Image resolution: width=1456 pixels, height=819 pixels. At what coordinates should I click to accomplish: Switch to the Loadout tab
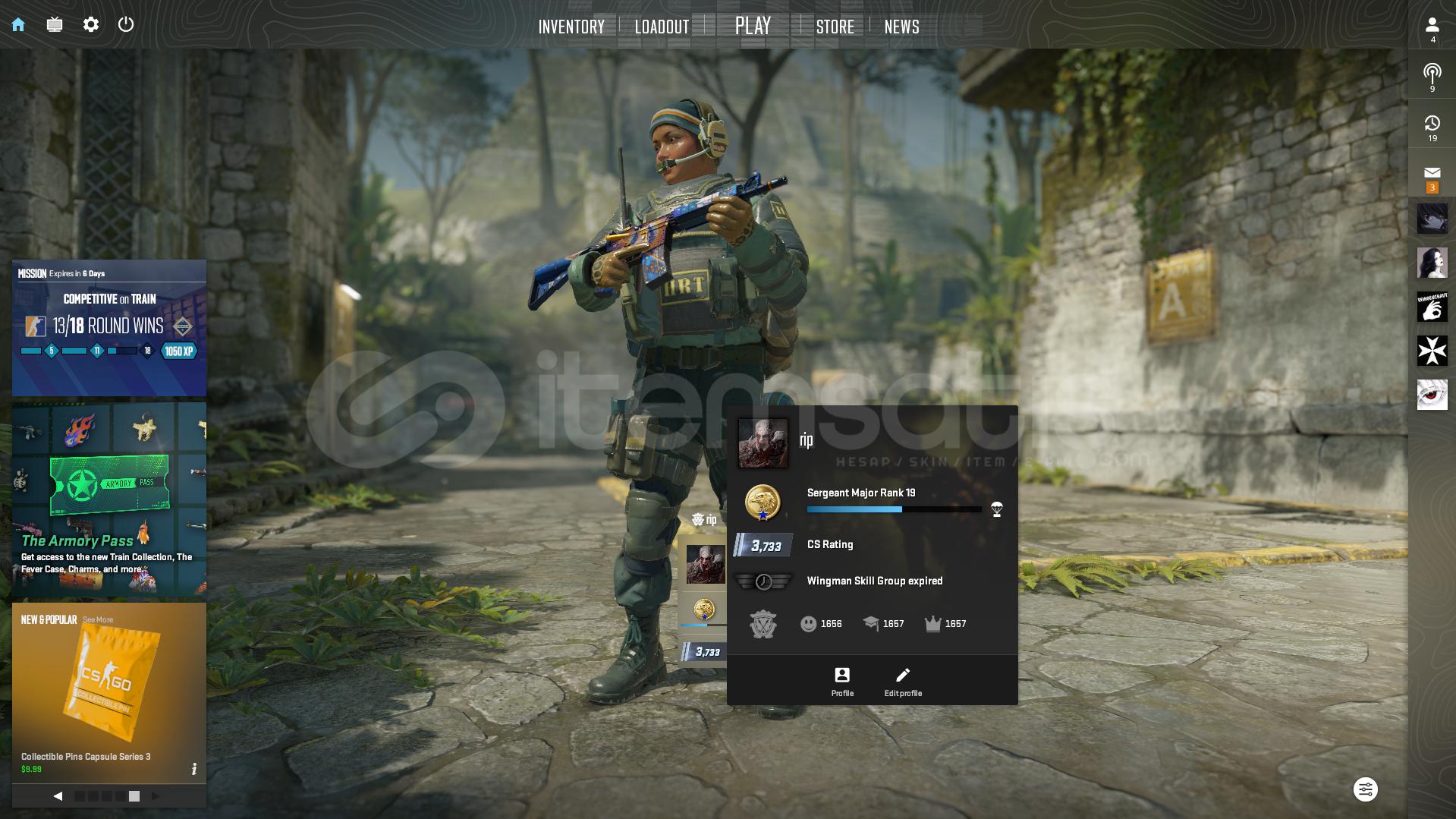[x=662, y=27]
